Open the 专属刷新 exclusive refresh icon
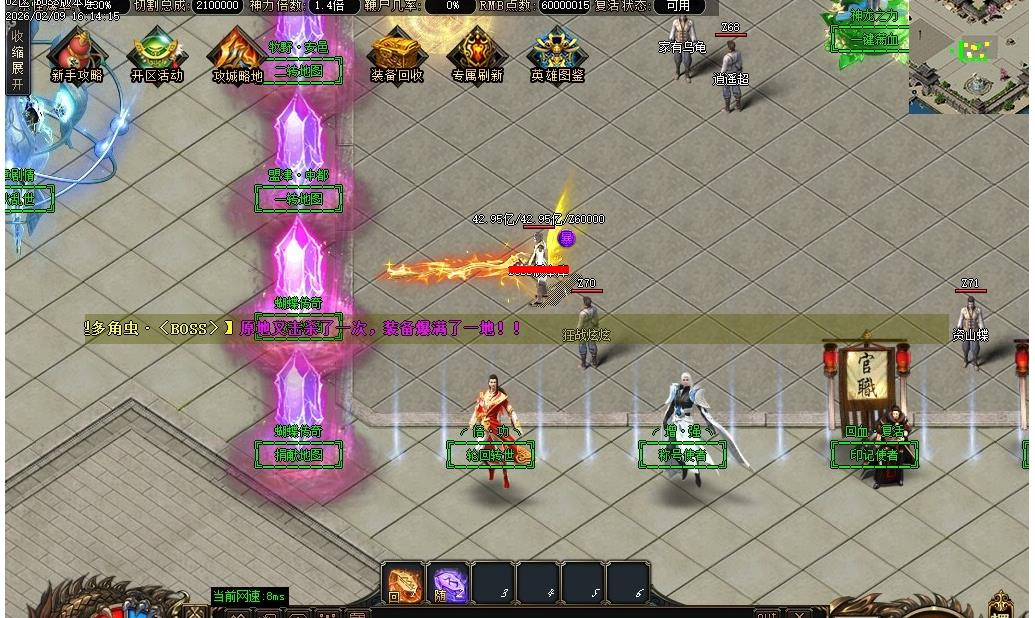This screenshot has width=1035, height=618. [x=477, y=54]
